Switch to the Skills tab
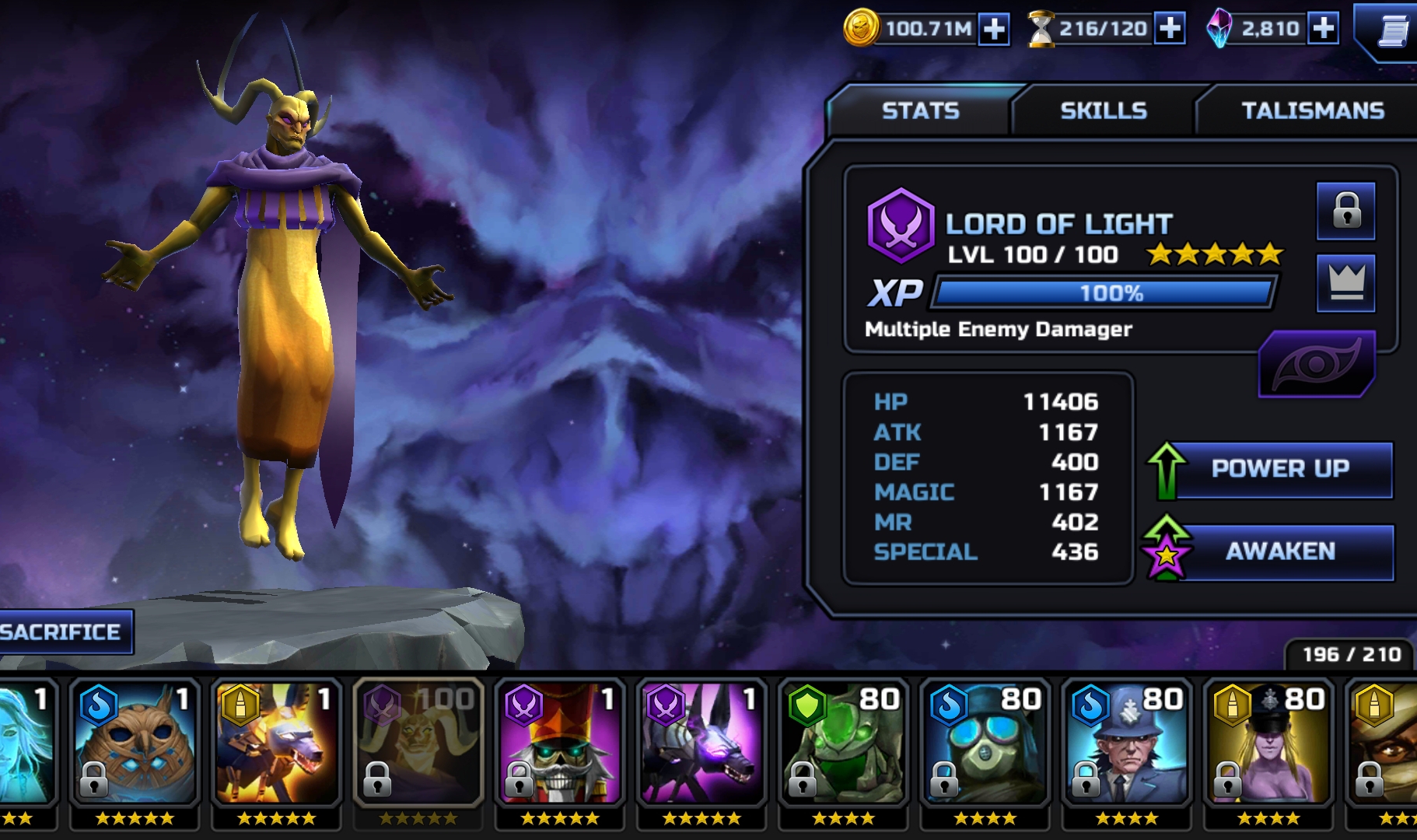The image size is (1417, 840). point(1103,111)
